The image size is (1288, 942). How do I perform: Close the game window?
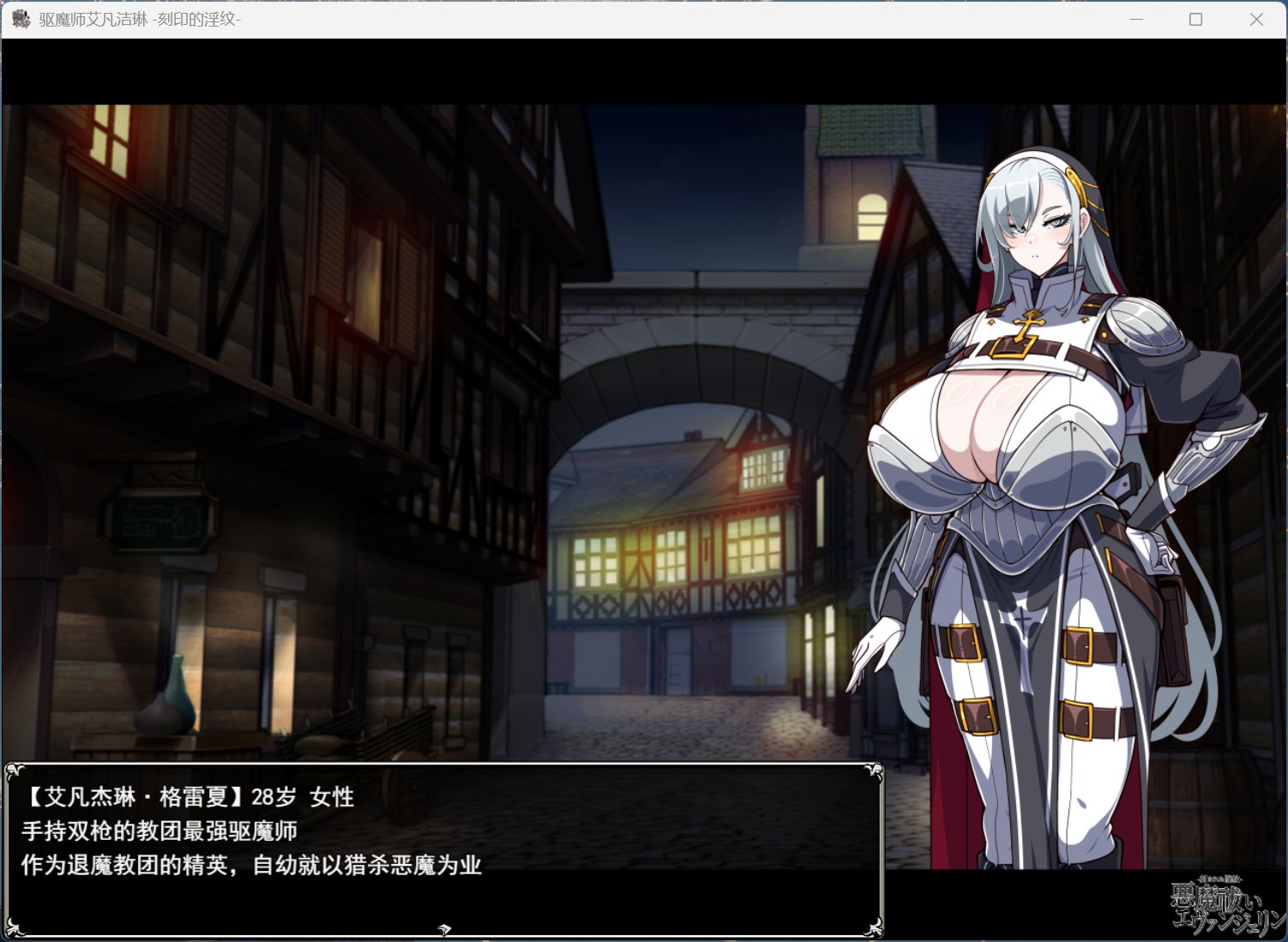tap(1255, 19)
